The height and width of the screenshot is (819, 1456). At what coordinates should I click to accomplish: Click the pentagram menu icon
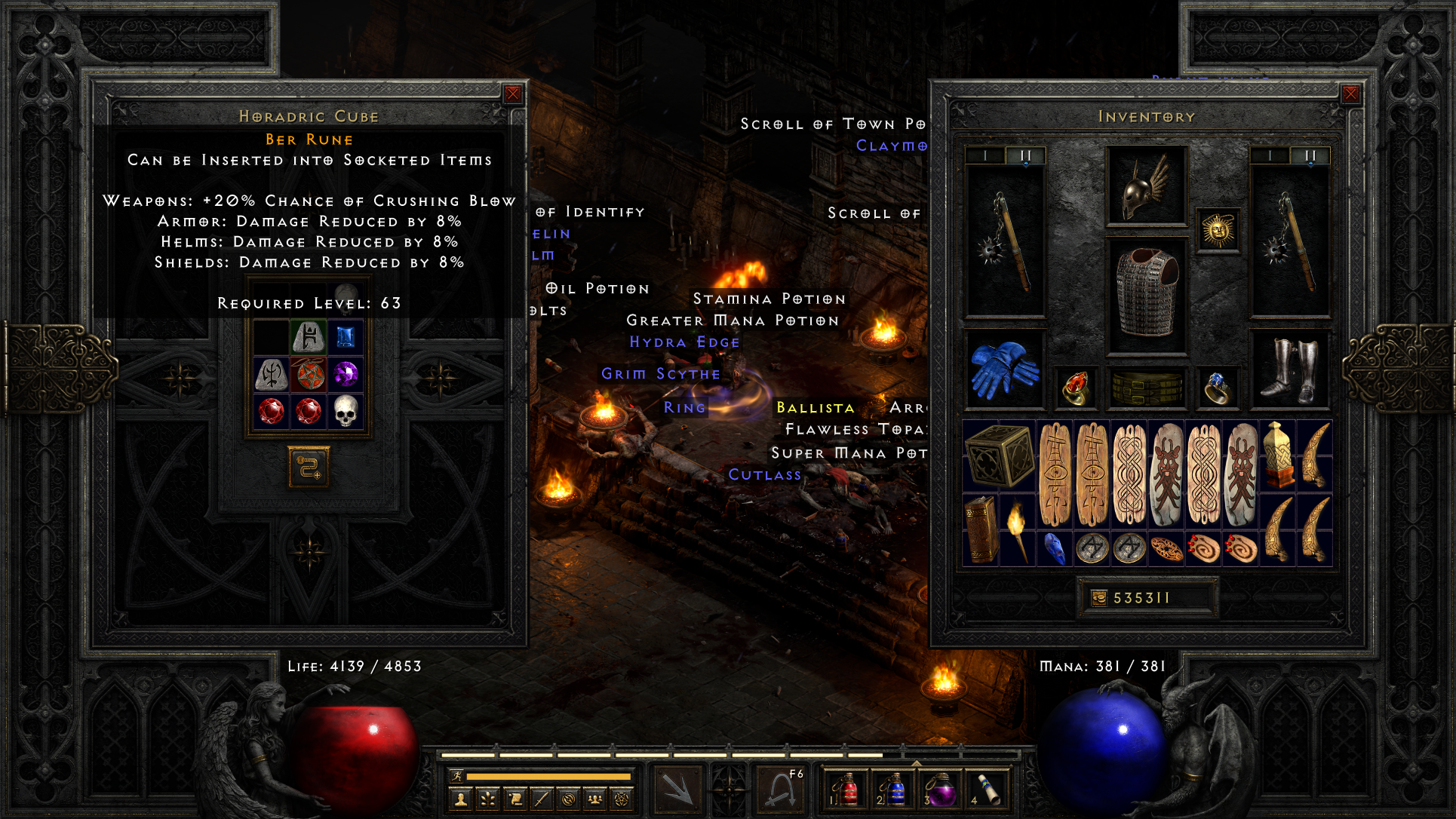pos(622,799)
